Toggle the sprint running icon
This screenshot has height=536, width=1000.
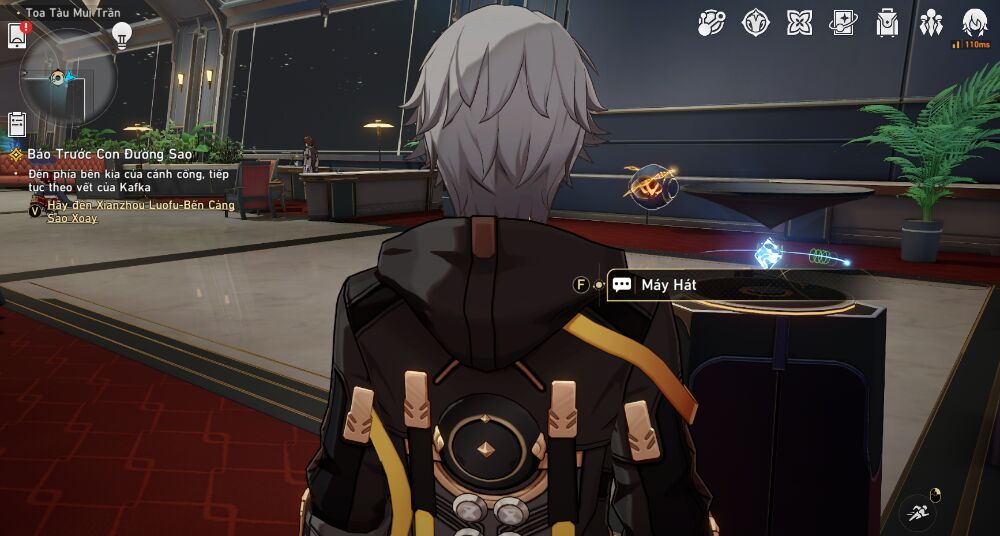click(x=919, y=513)
